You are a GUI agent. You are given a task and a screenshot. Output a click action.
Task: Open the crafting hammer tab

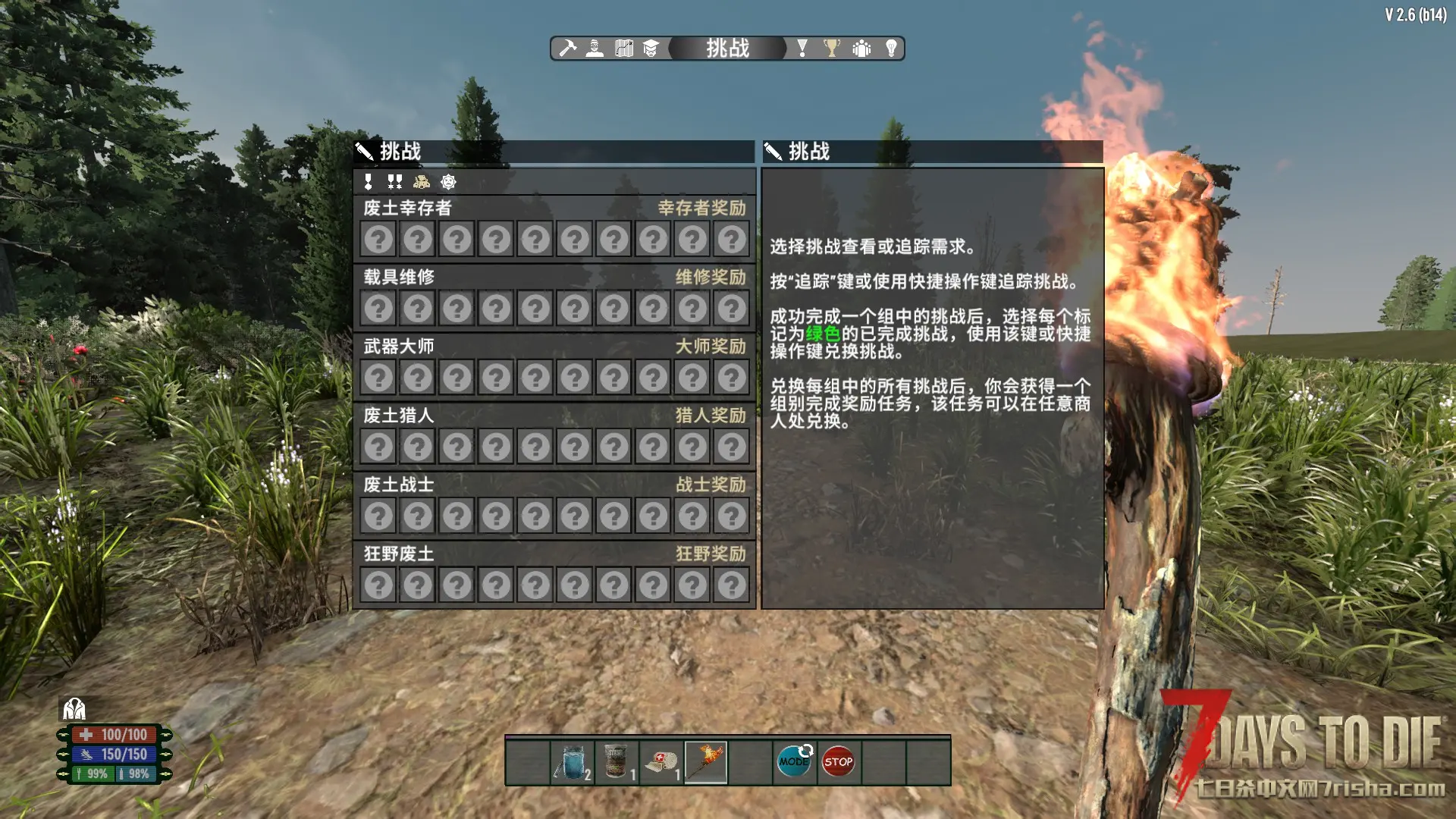[567, 49]
